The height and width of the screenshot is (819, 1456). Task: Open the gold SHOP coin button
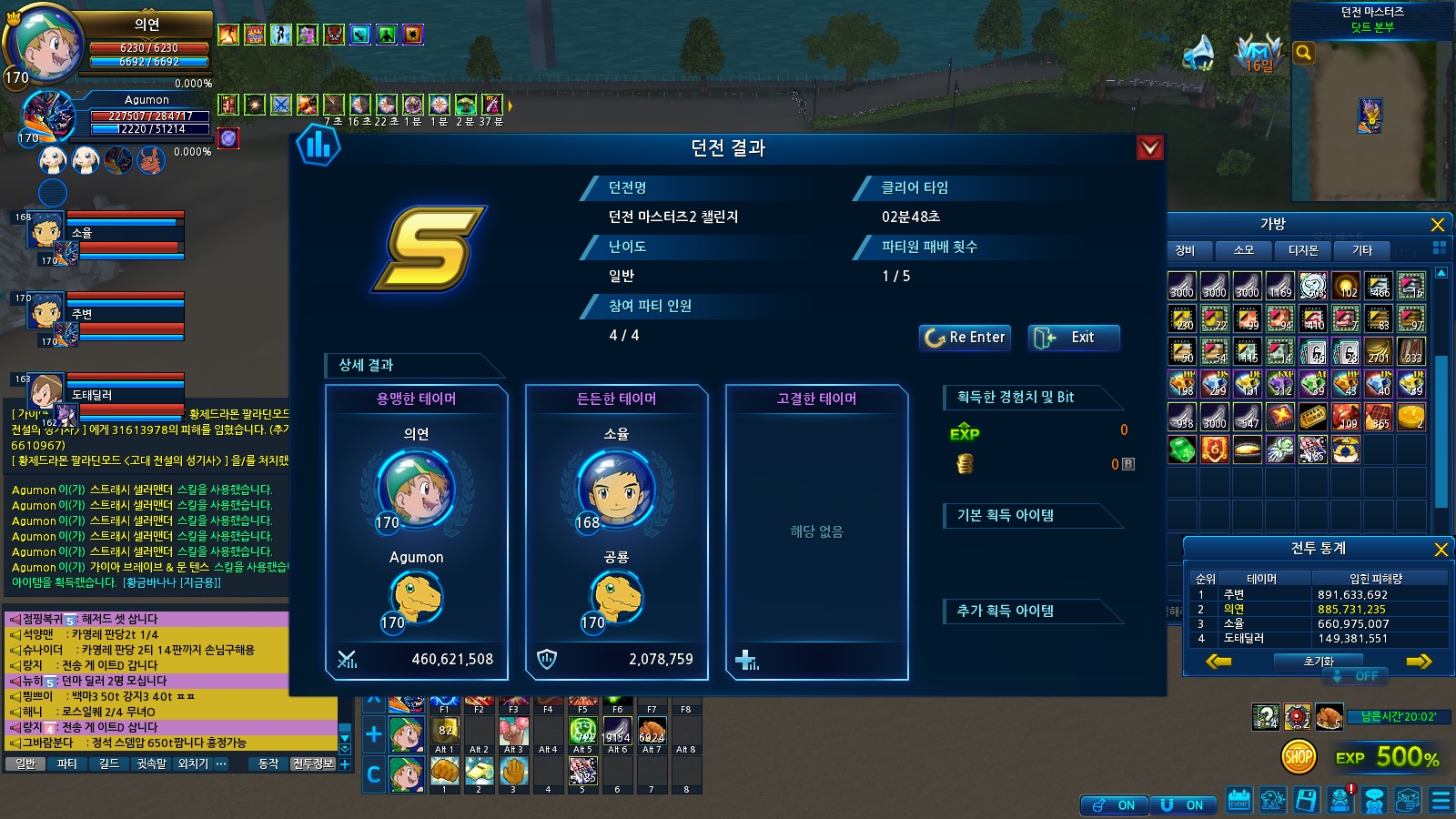[1299, 756]
